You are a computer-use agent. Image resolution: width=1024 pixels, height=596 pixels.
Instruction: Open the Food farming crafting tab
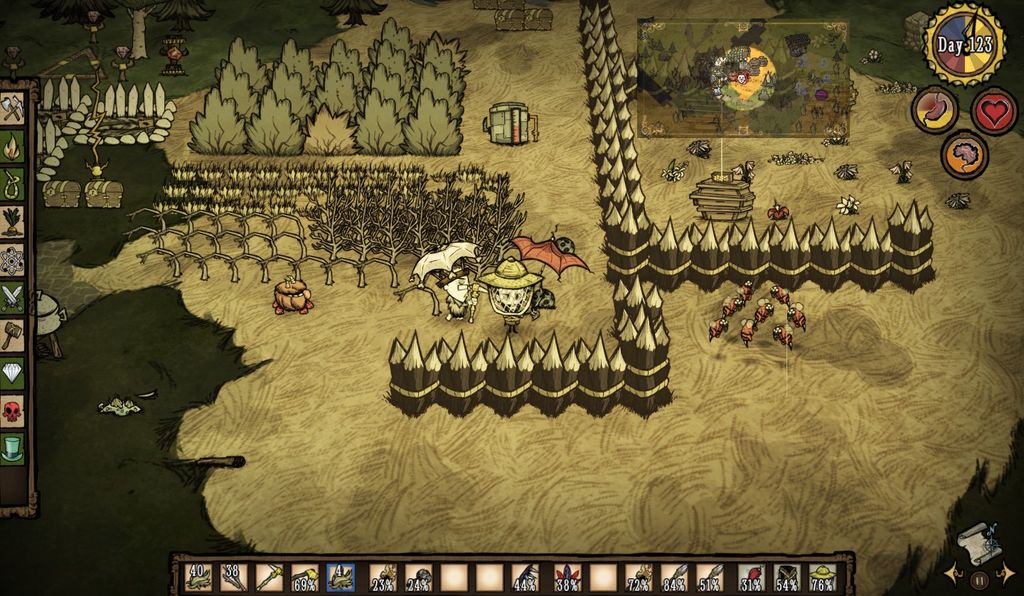coord(12,221)
